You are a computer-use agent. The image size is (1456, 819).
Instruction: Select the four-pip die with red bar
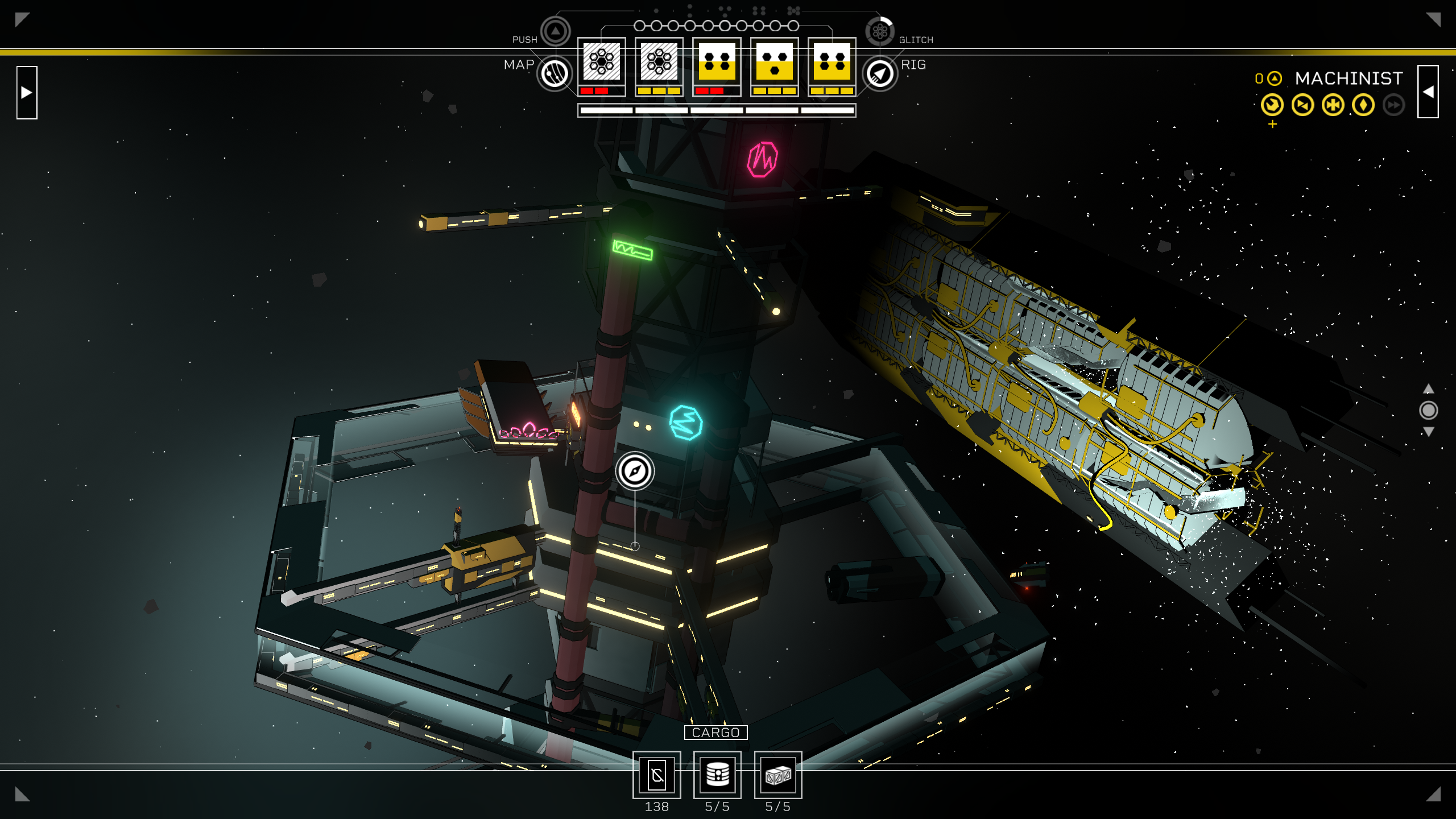pos(717,63)
